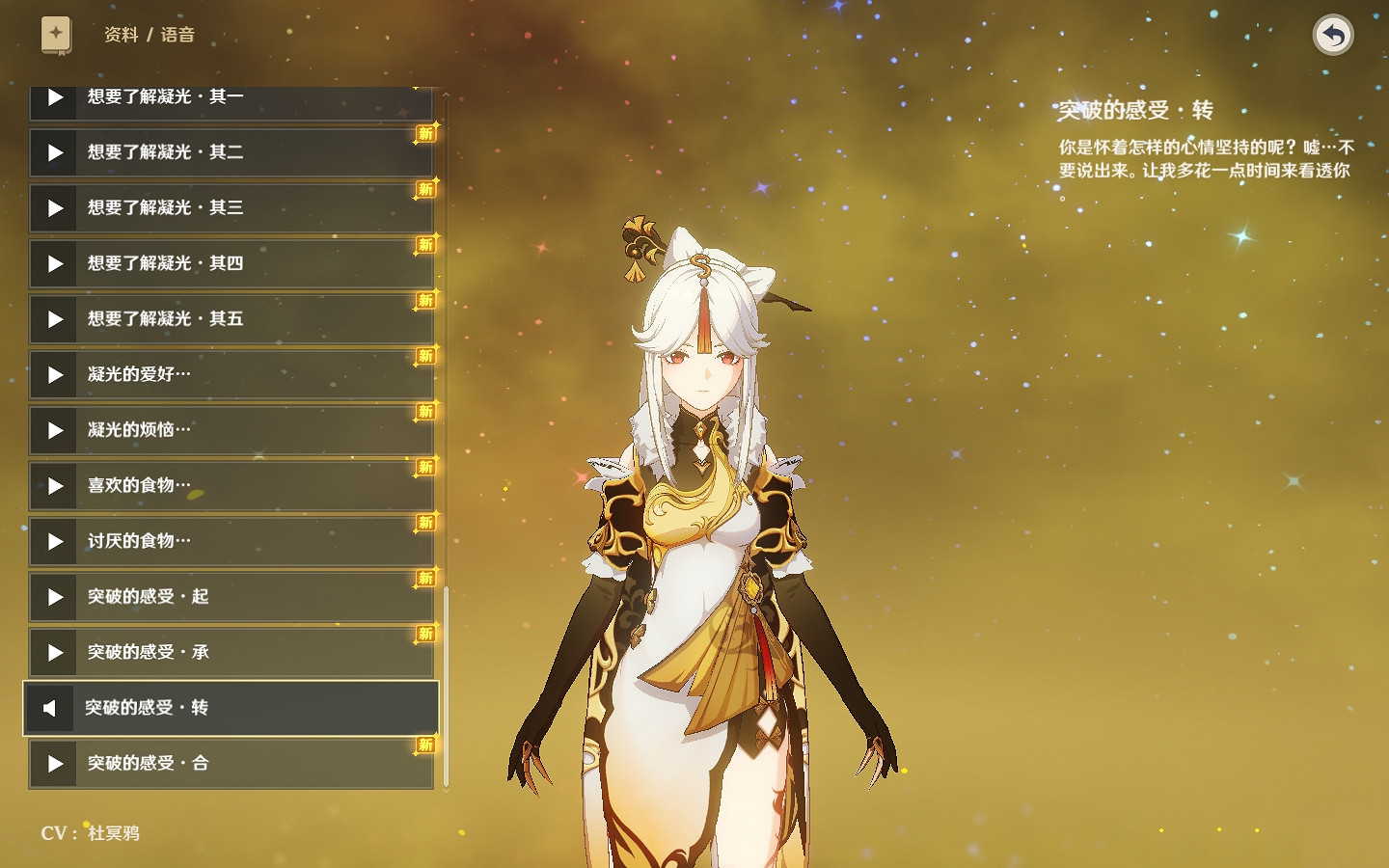This screenshot has height=868, width=1389.
Task: Play voice line 想要了解凝光·其五
Action: (55, 319)
